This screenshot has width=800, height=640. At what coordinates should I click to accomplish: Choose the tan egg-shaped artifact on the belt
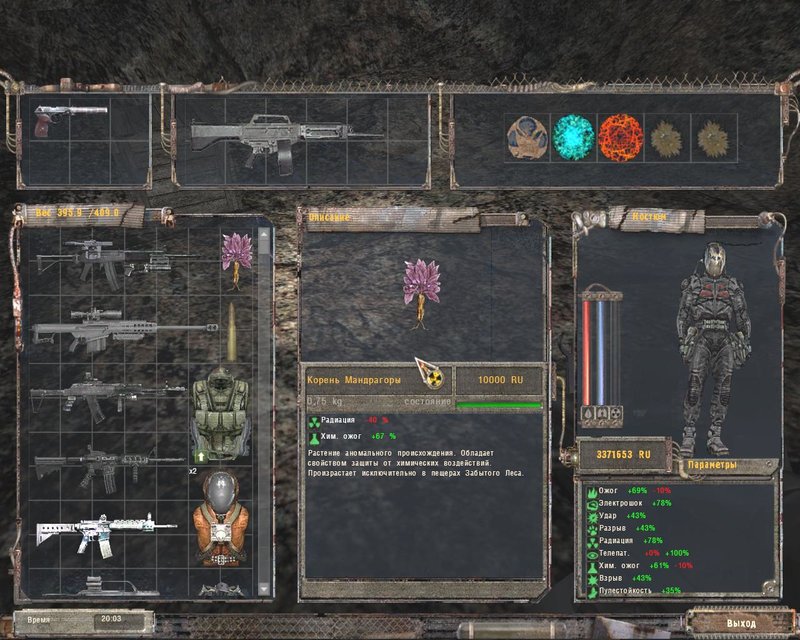pyautogui.click(x=527, y=136)
